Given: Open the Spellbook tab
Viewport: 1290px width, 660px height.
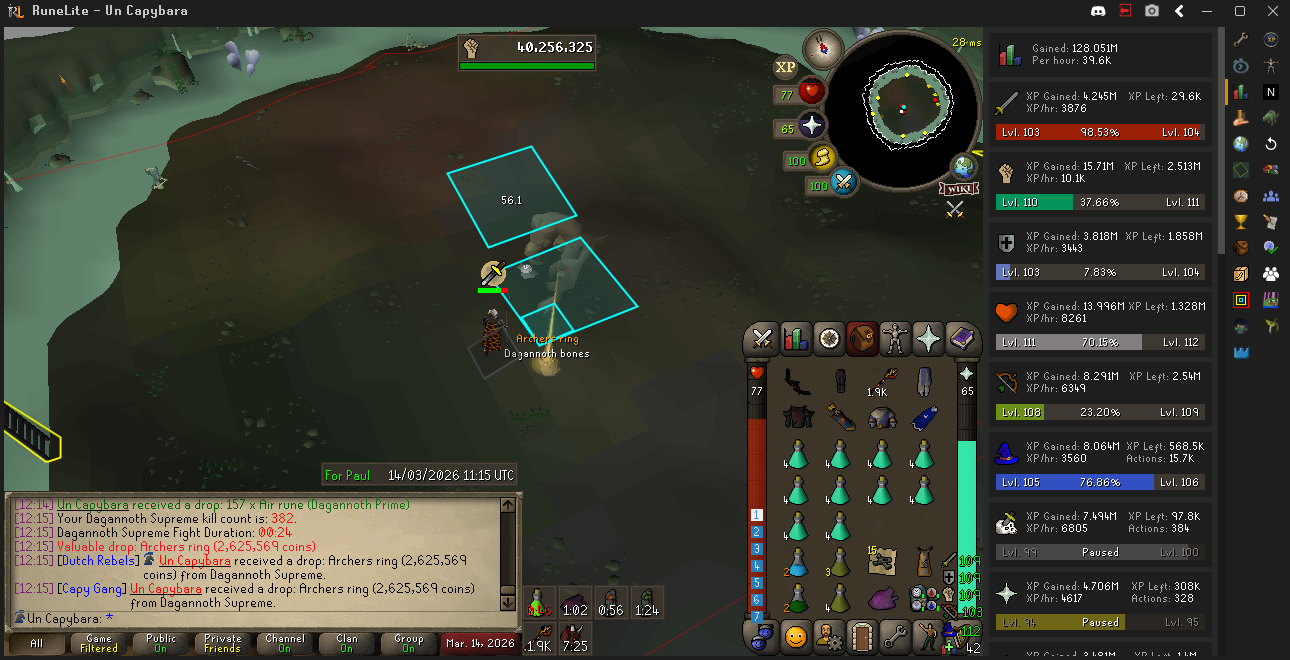Looking at the screenshot, I should [961, 339].
